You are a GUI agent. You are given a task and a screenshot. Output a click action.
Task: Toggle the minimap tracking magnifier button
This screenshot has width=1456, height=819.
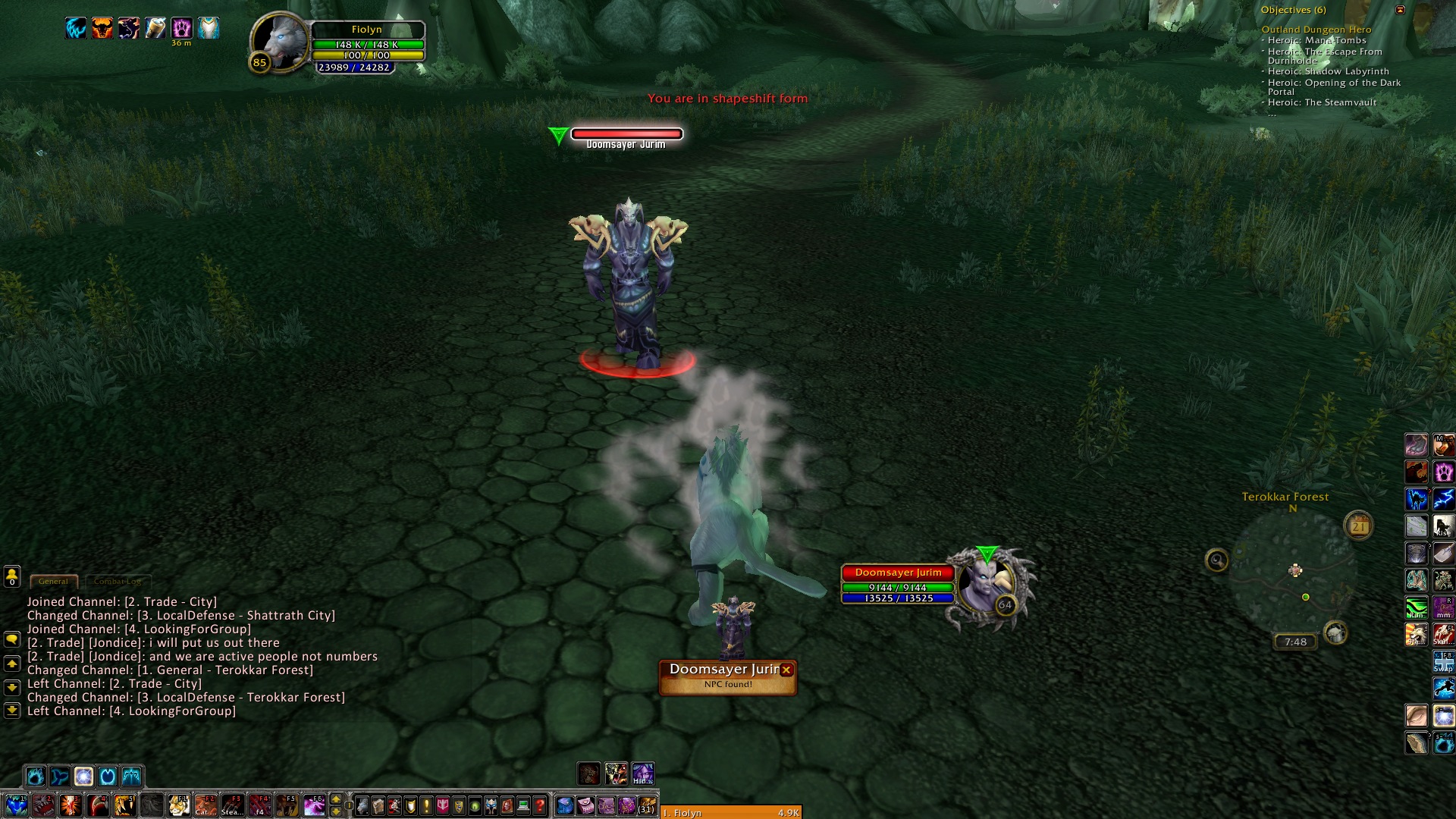(x=1216, y=560)
